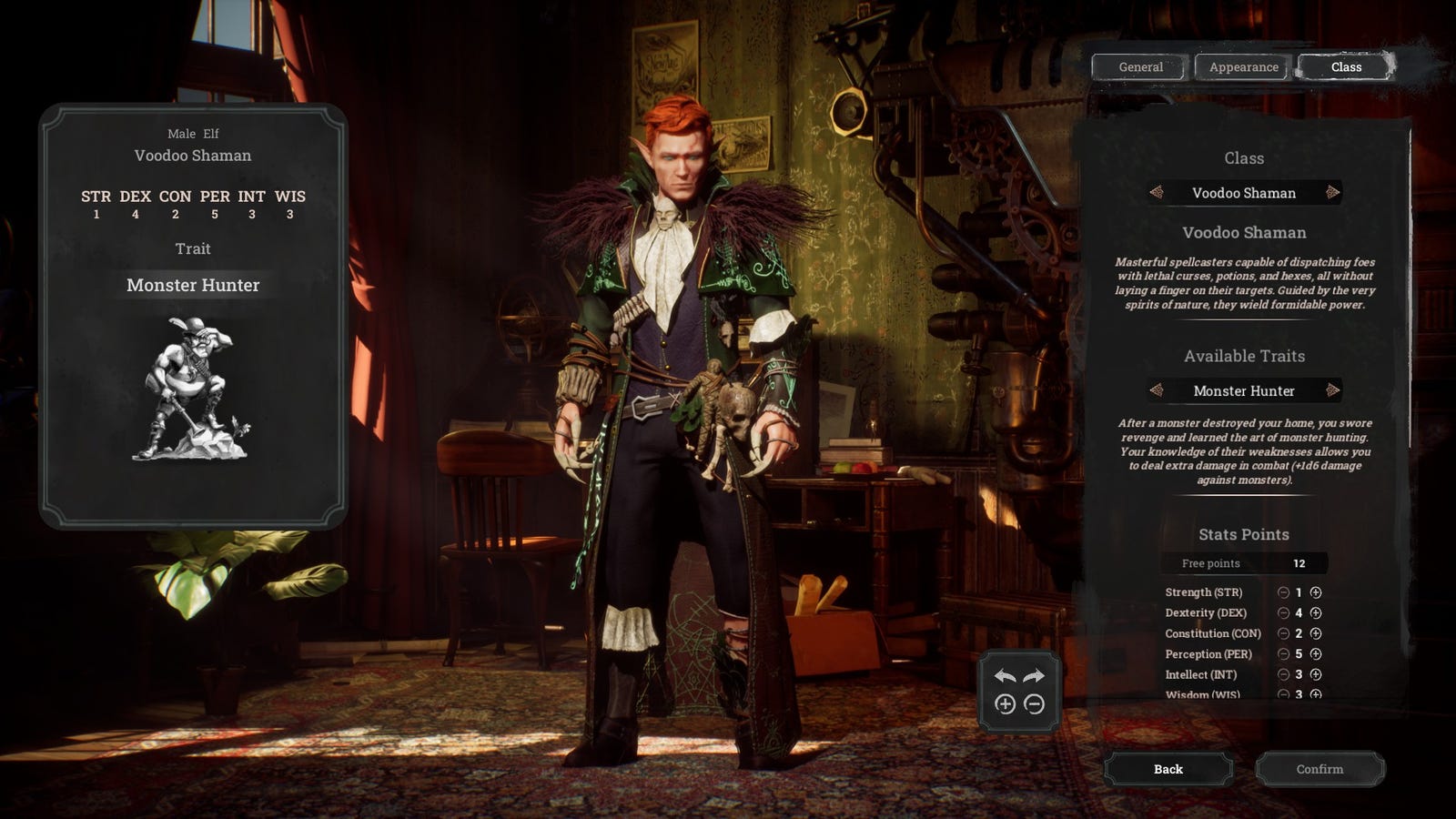Show the previous available trait
Screen dimensions: 1456x819
pyautogui.click(x=1157, y=390)
